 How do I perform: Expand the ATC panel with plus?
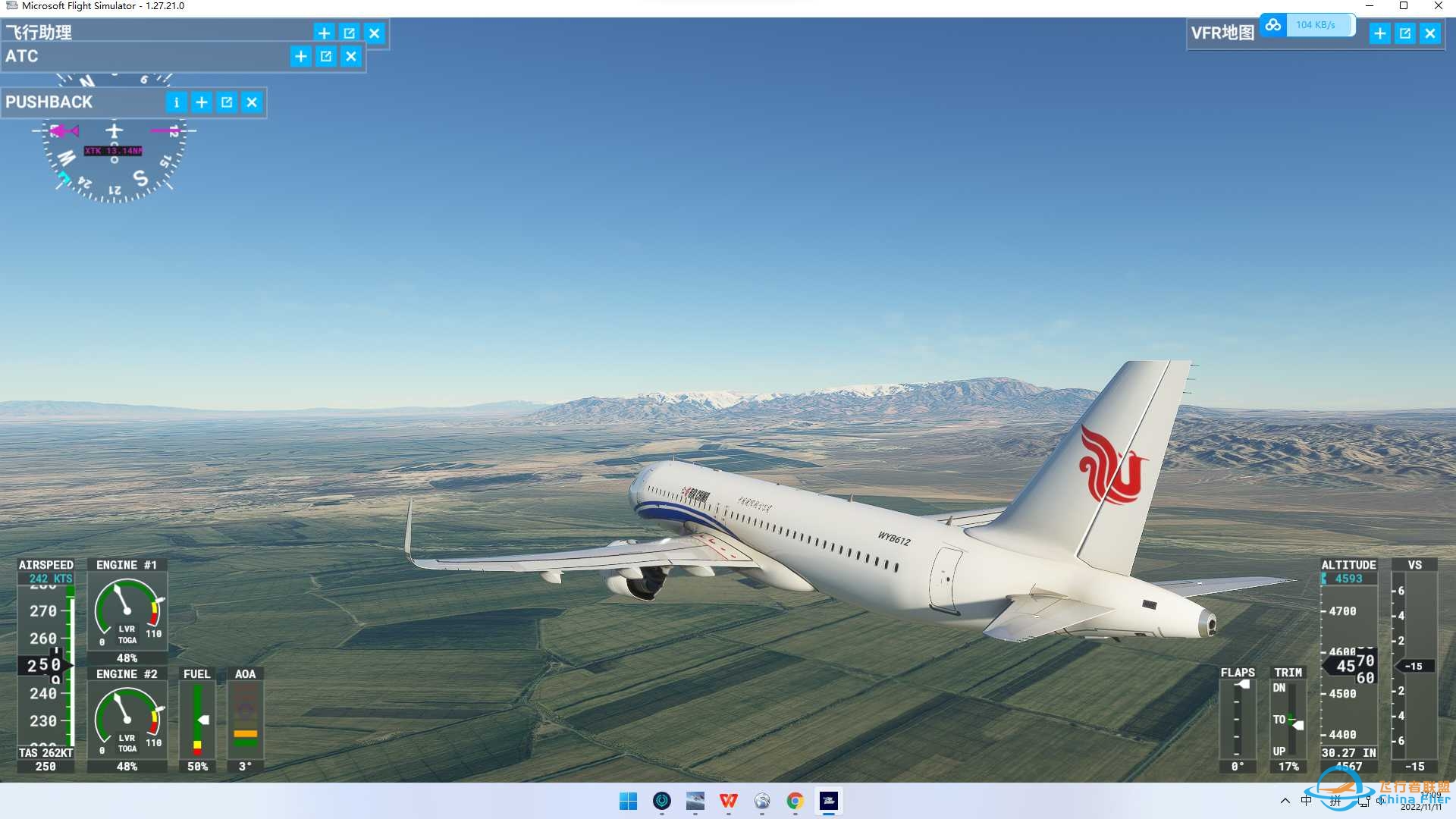point(301,56)
